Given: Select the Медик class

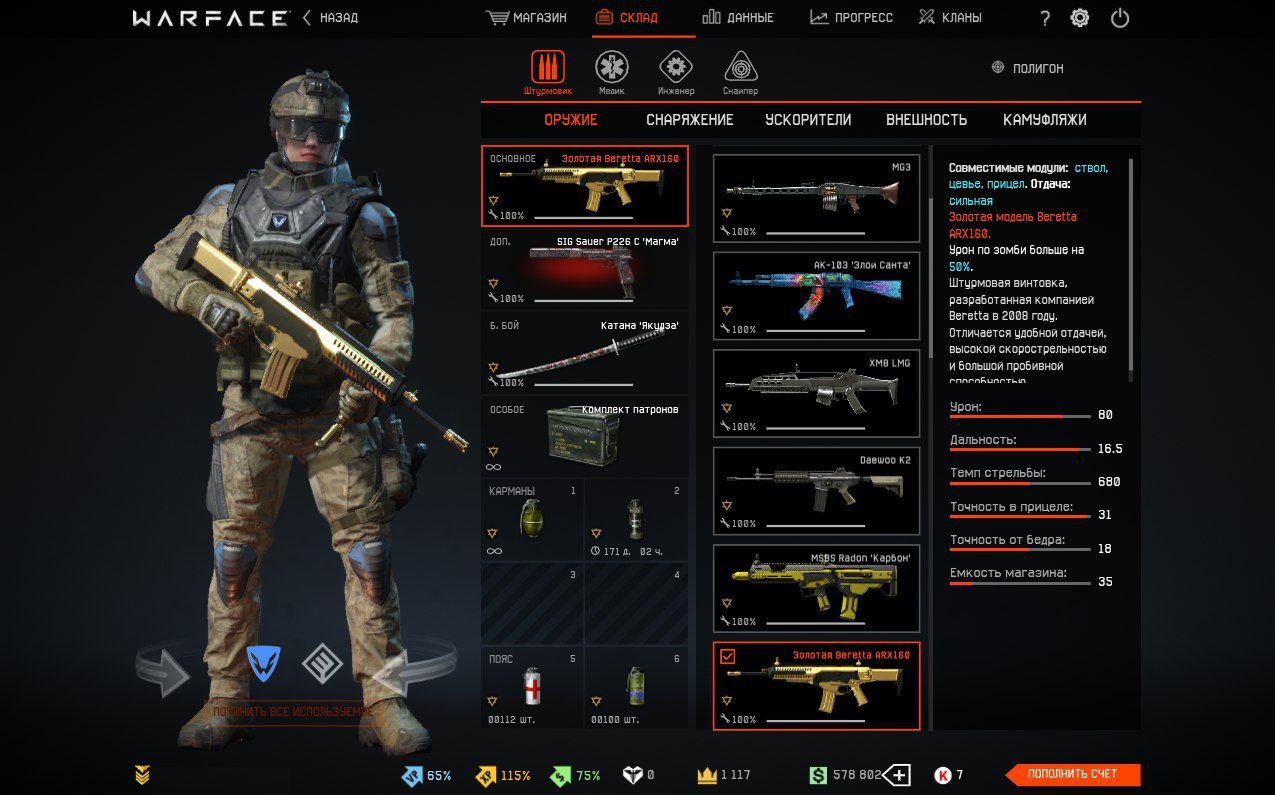Looking at the screenshot, I should coord(612,69).
